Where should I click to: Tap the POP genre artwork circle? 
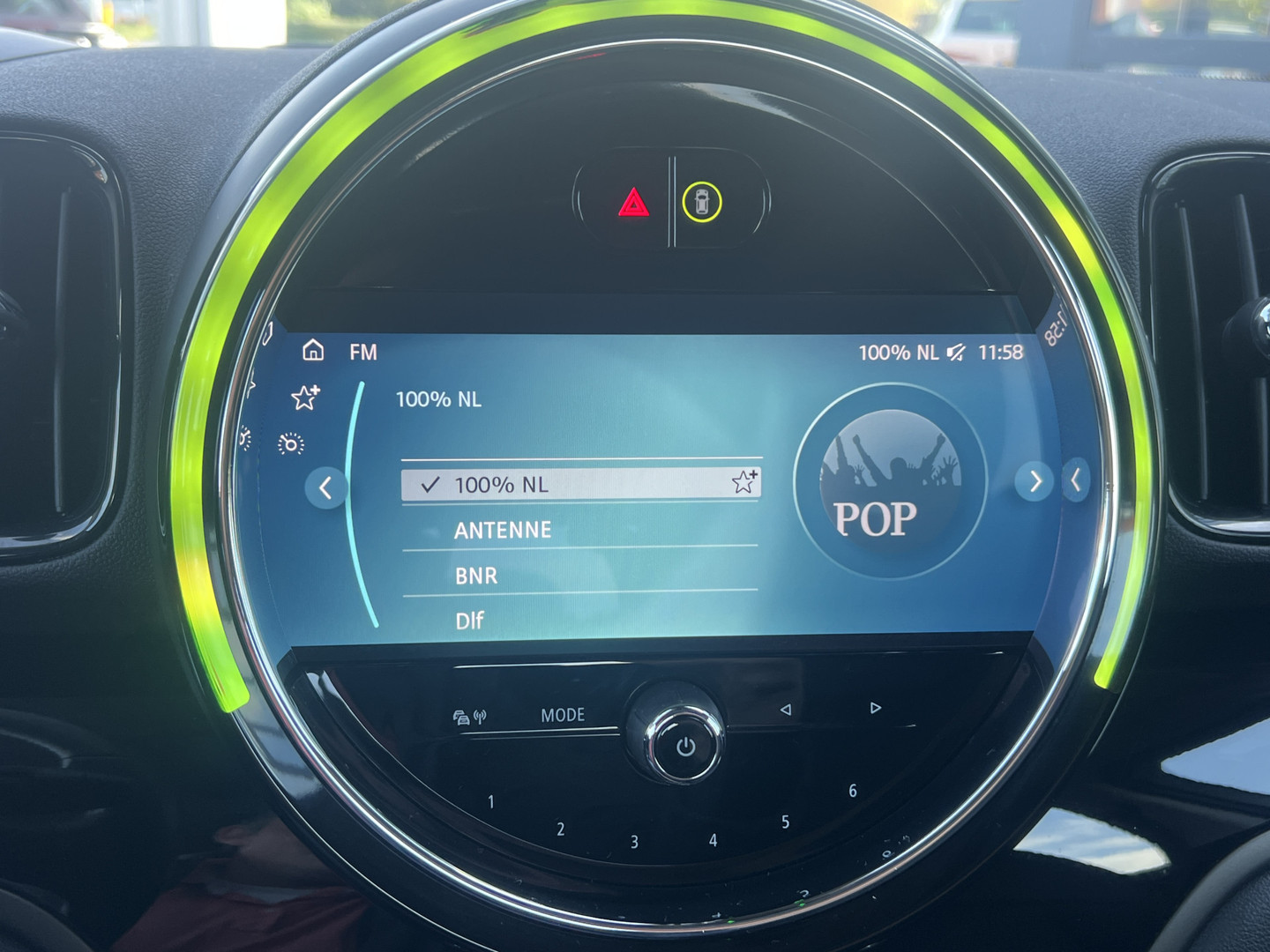[886, 480]
